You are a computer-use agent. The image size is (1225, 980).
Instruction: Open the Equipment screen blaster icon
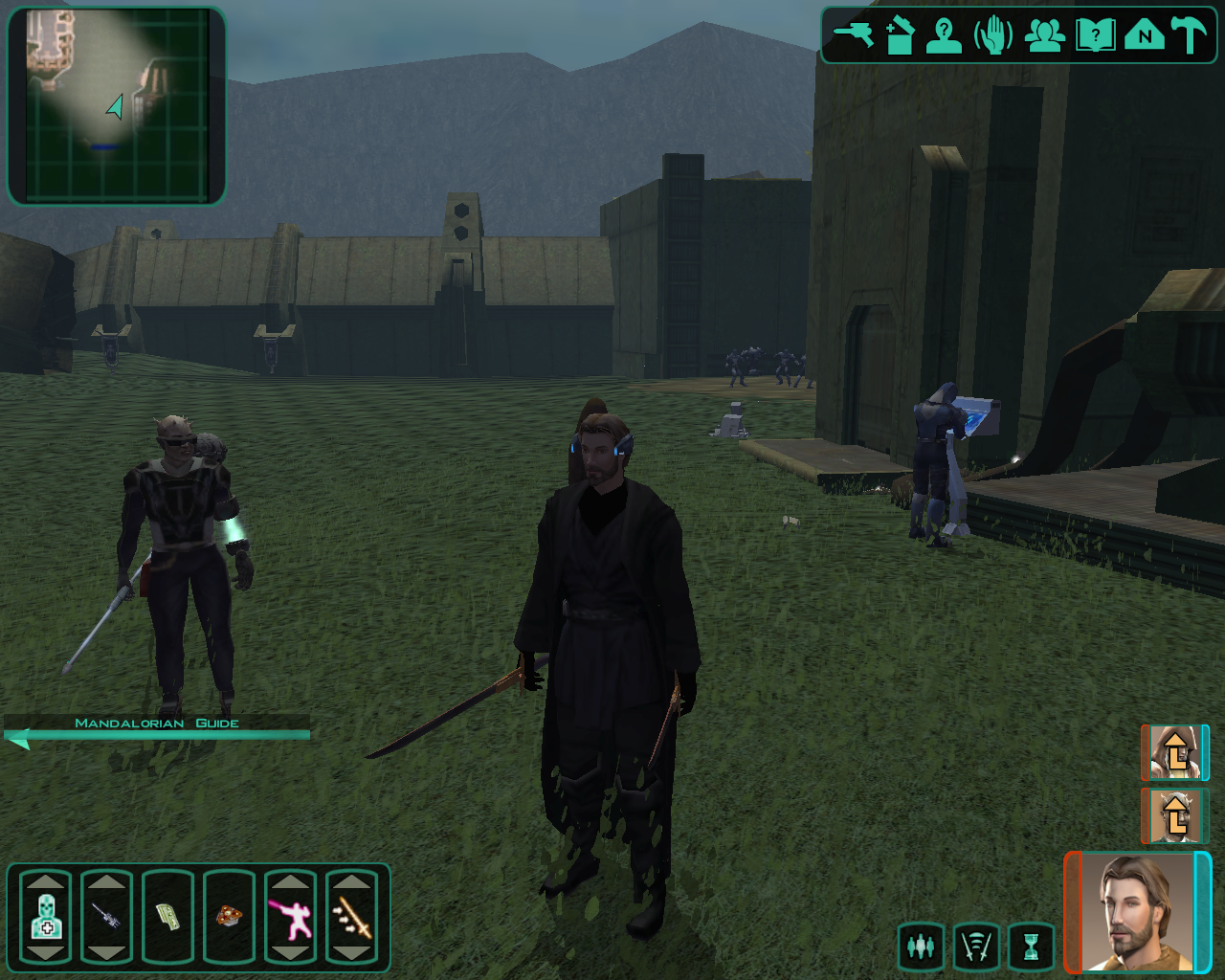click(853, 36)
